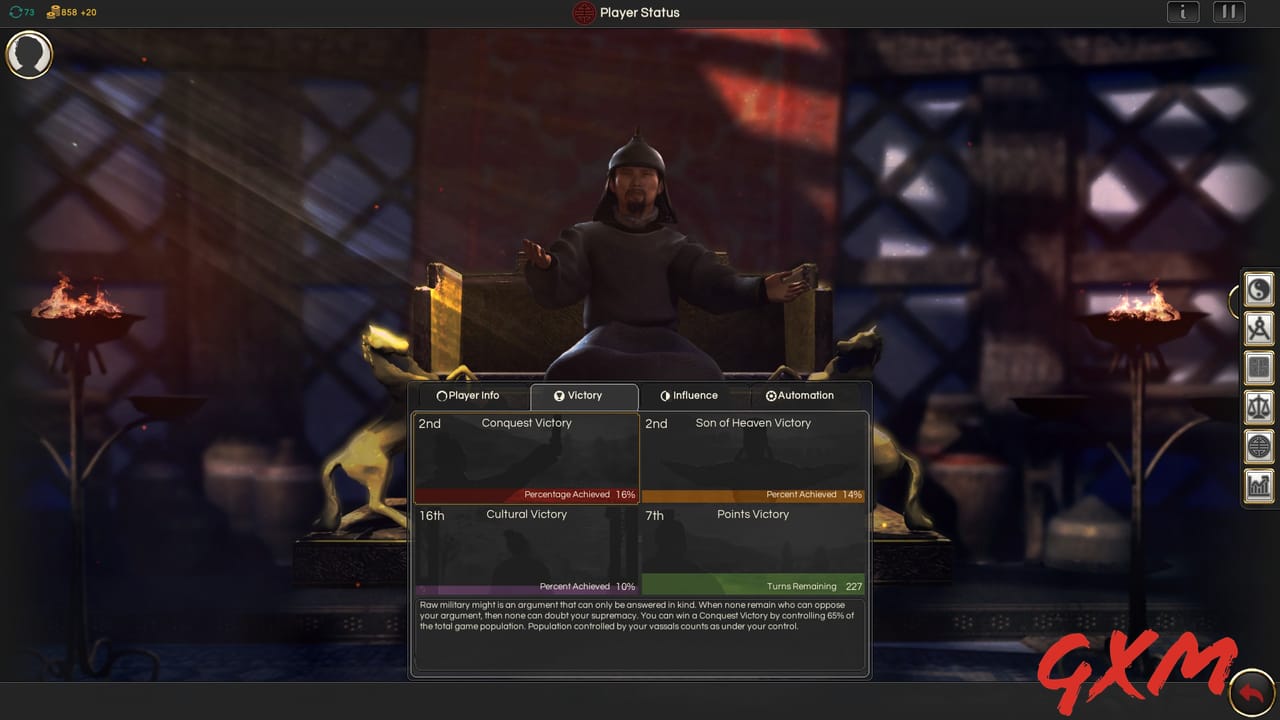
Task: Open the Influence tab
Action: pos(691,395)
